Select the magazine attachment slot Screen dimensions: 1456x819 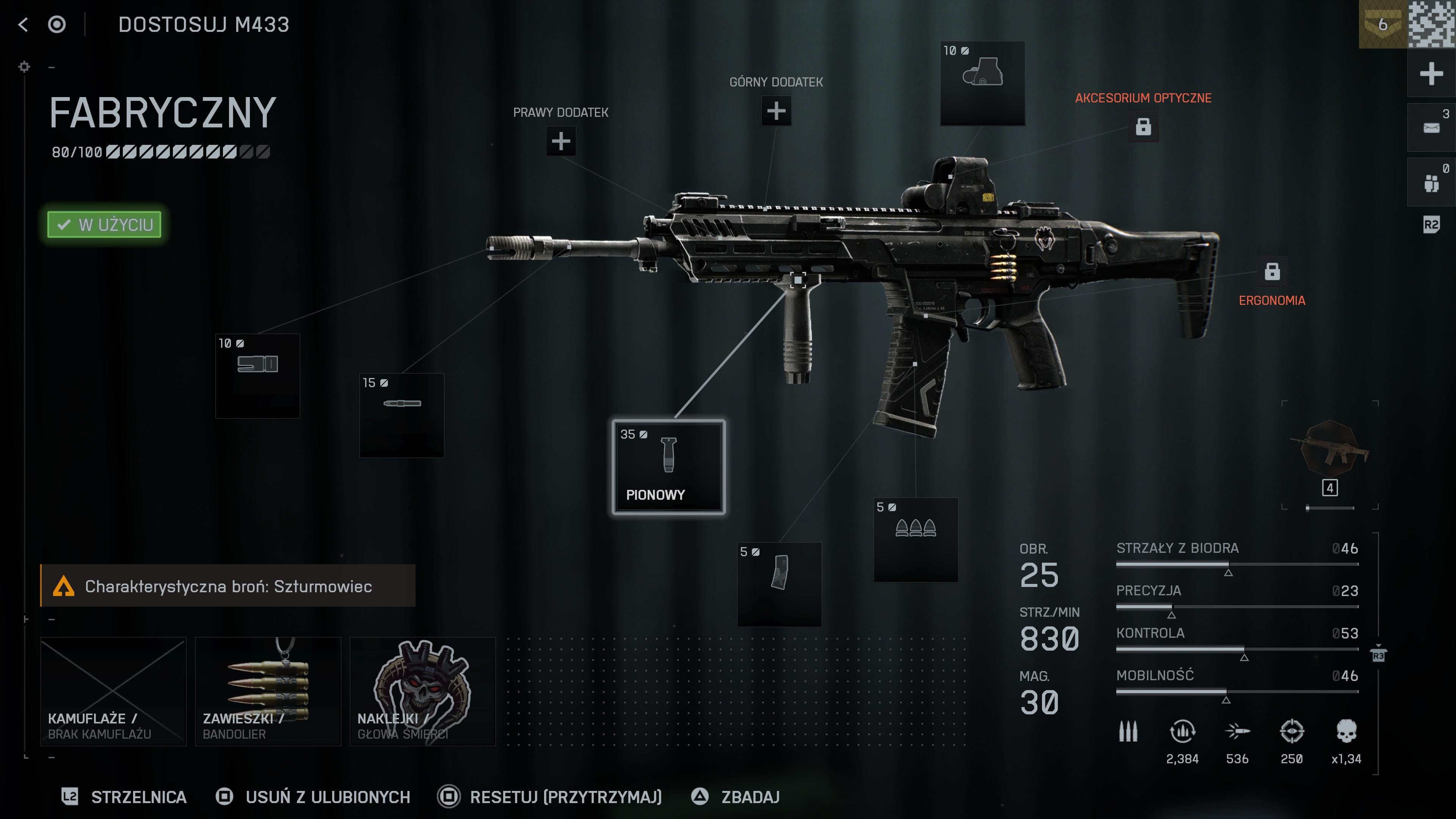(779, 584)
